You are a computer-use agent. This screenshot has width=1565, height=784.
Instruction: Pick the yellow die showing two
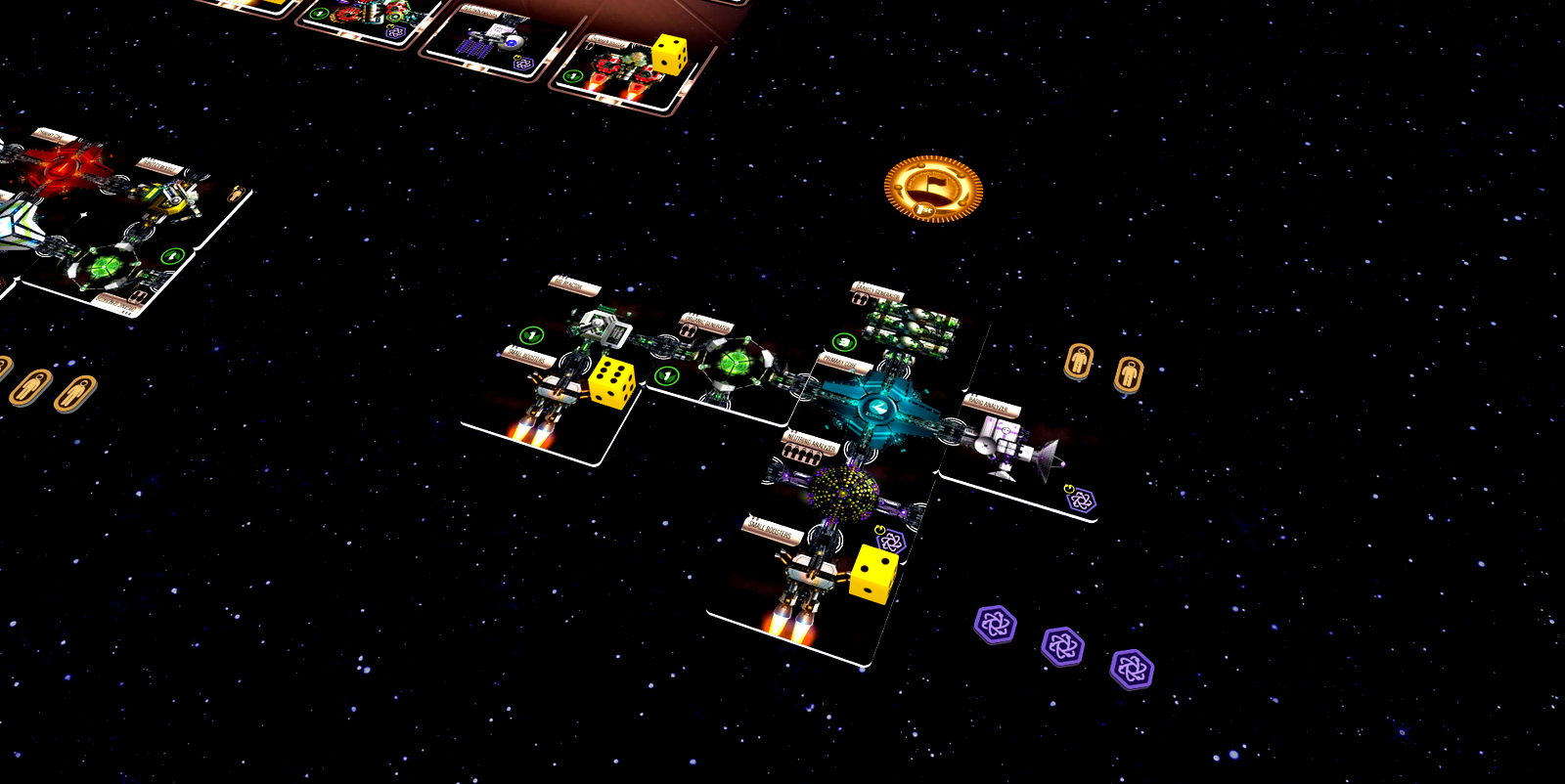[x=872, y=572]
